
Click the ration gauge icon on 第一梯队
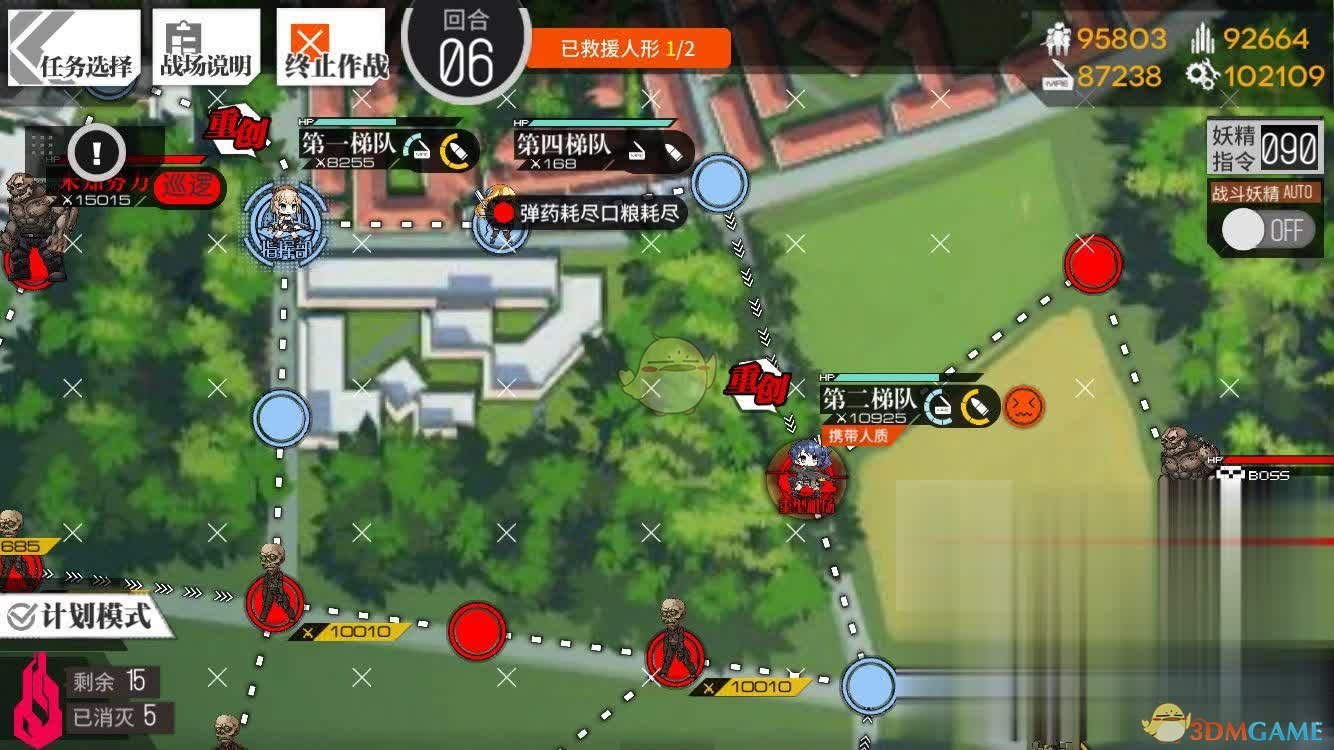point(417,146)
